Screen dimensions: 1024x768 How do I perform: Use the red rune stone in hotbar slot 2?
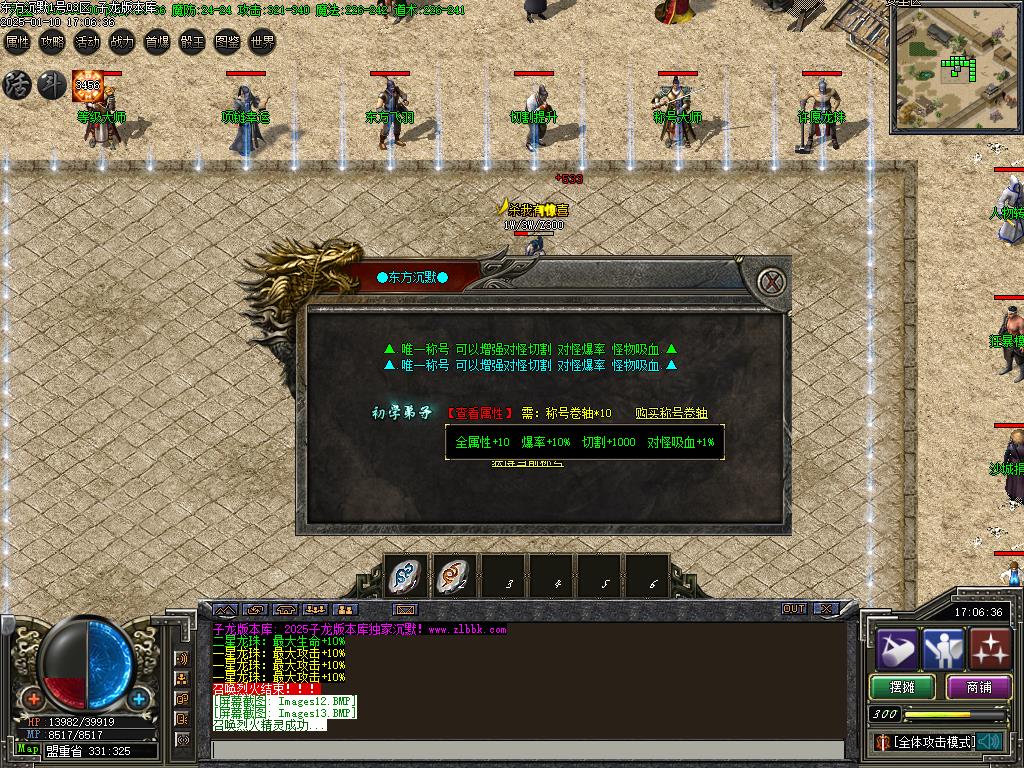455,577
